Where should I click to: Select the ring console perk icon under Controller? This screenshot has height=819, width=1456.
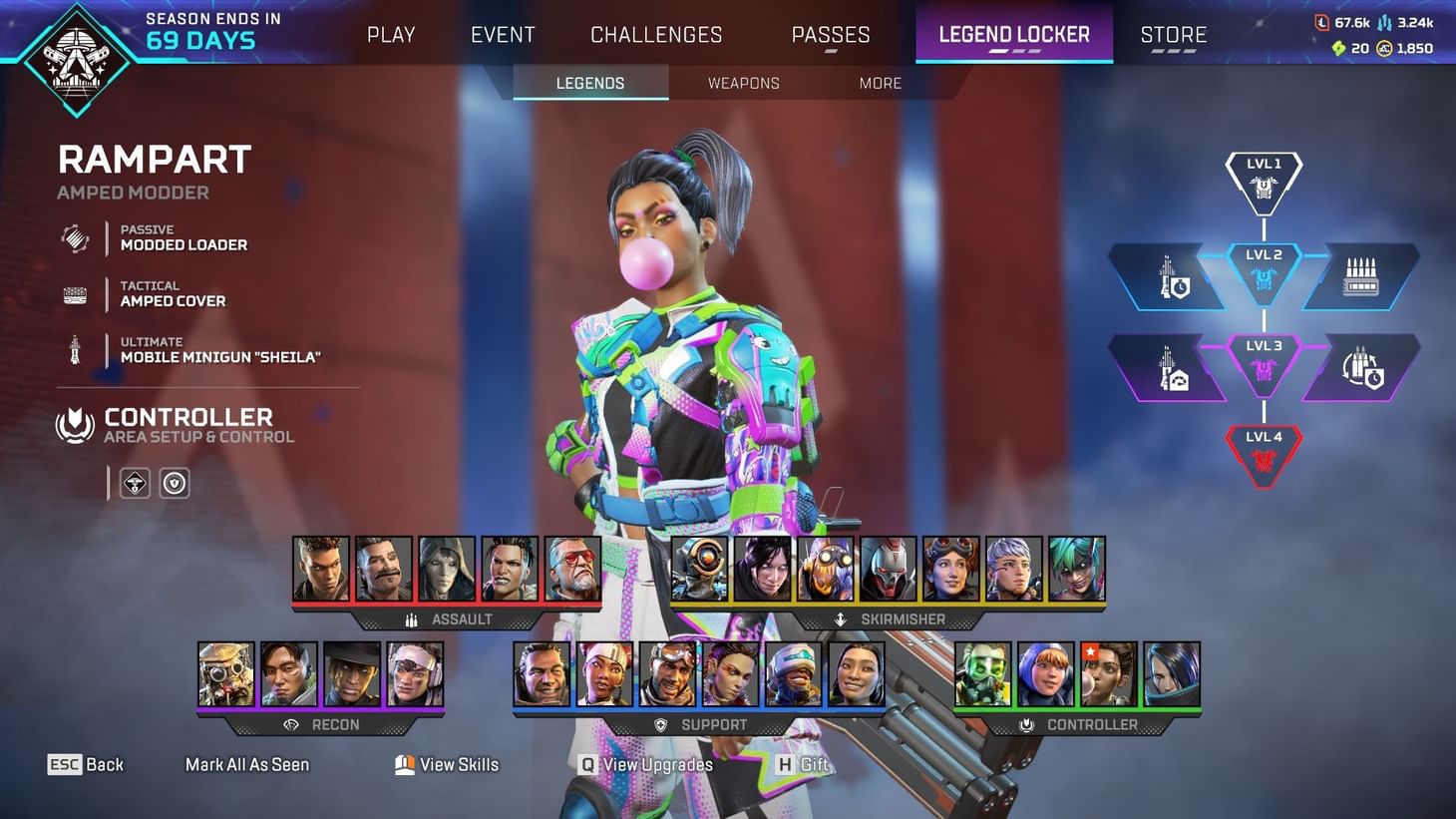[135, 483]
